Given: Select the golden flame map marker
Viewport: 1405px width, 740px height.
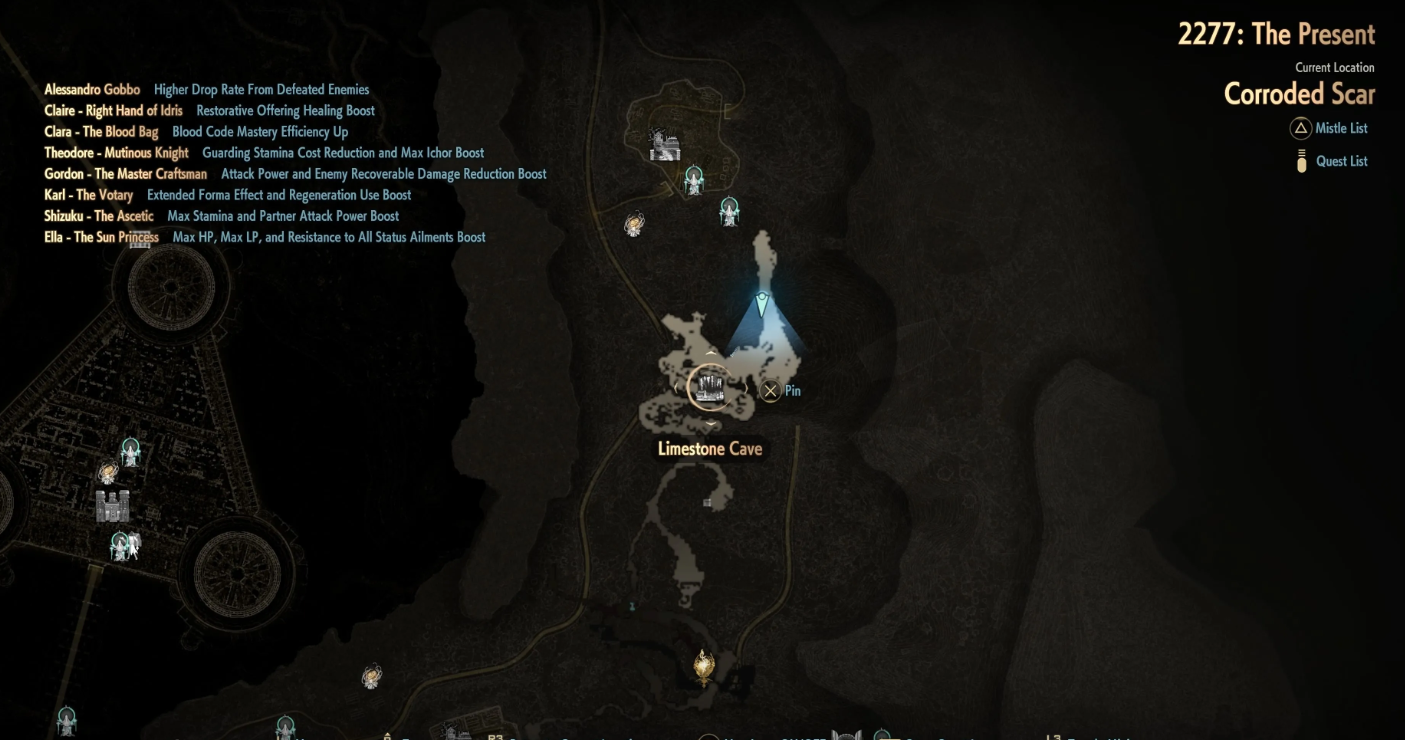Looking at the screenshot, I should tap(704, 666).
